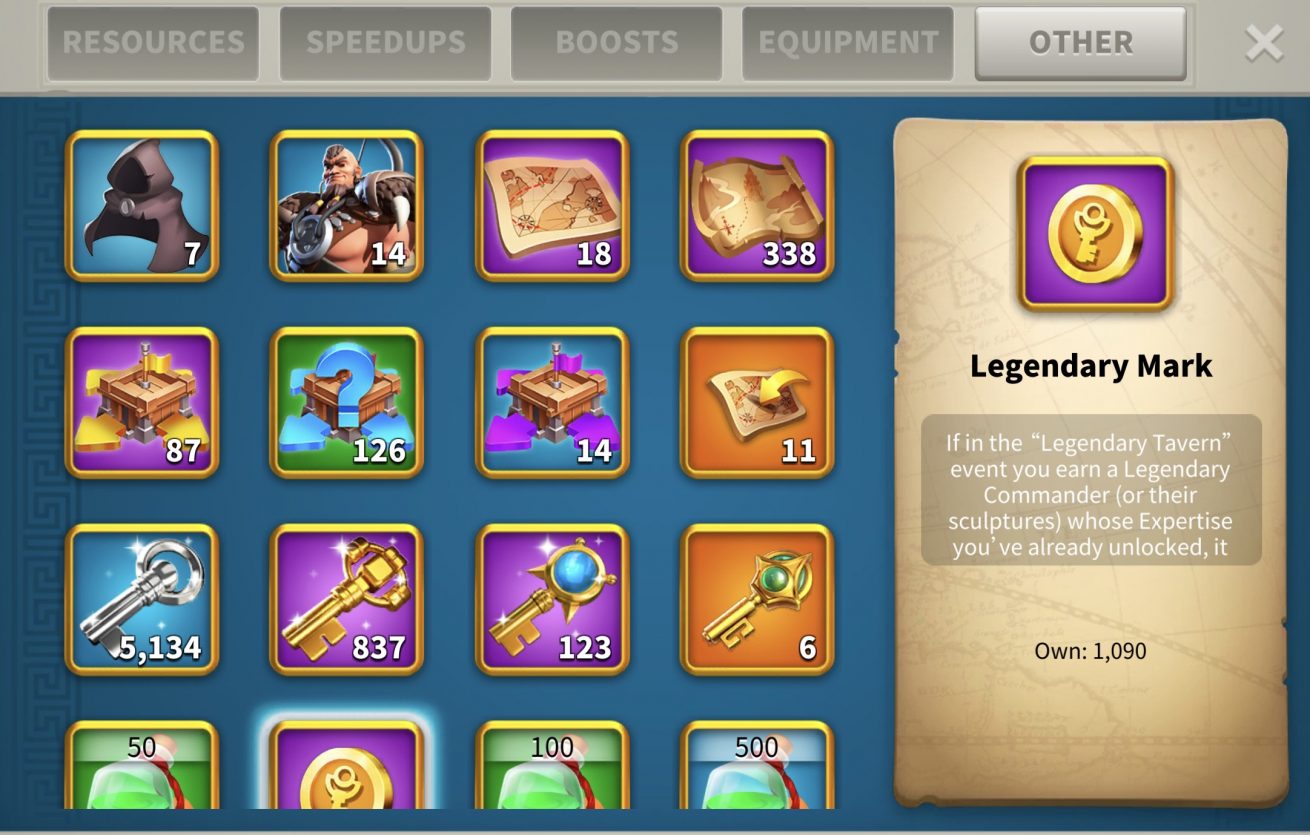
Task: Select the green potion labeled 100
Action: click(552, 768)
